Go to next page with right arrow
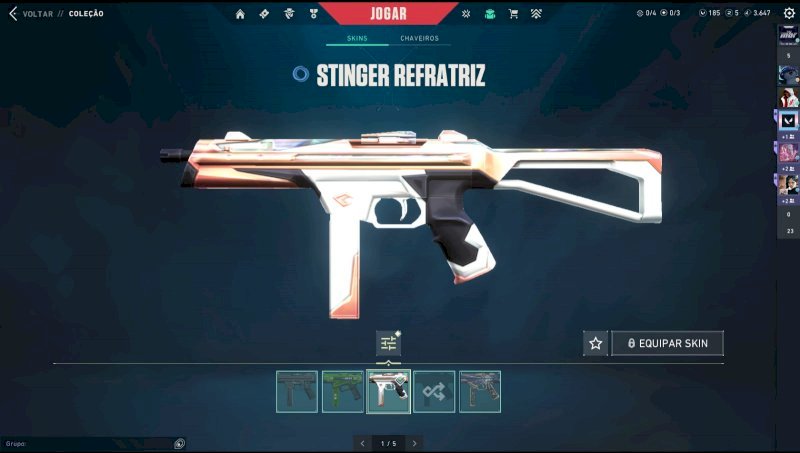Image resolution: width=800 pixels, height=453 pixels. click(x=414, y=443)
